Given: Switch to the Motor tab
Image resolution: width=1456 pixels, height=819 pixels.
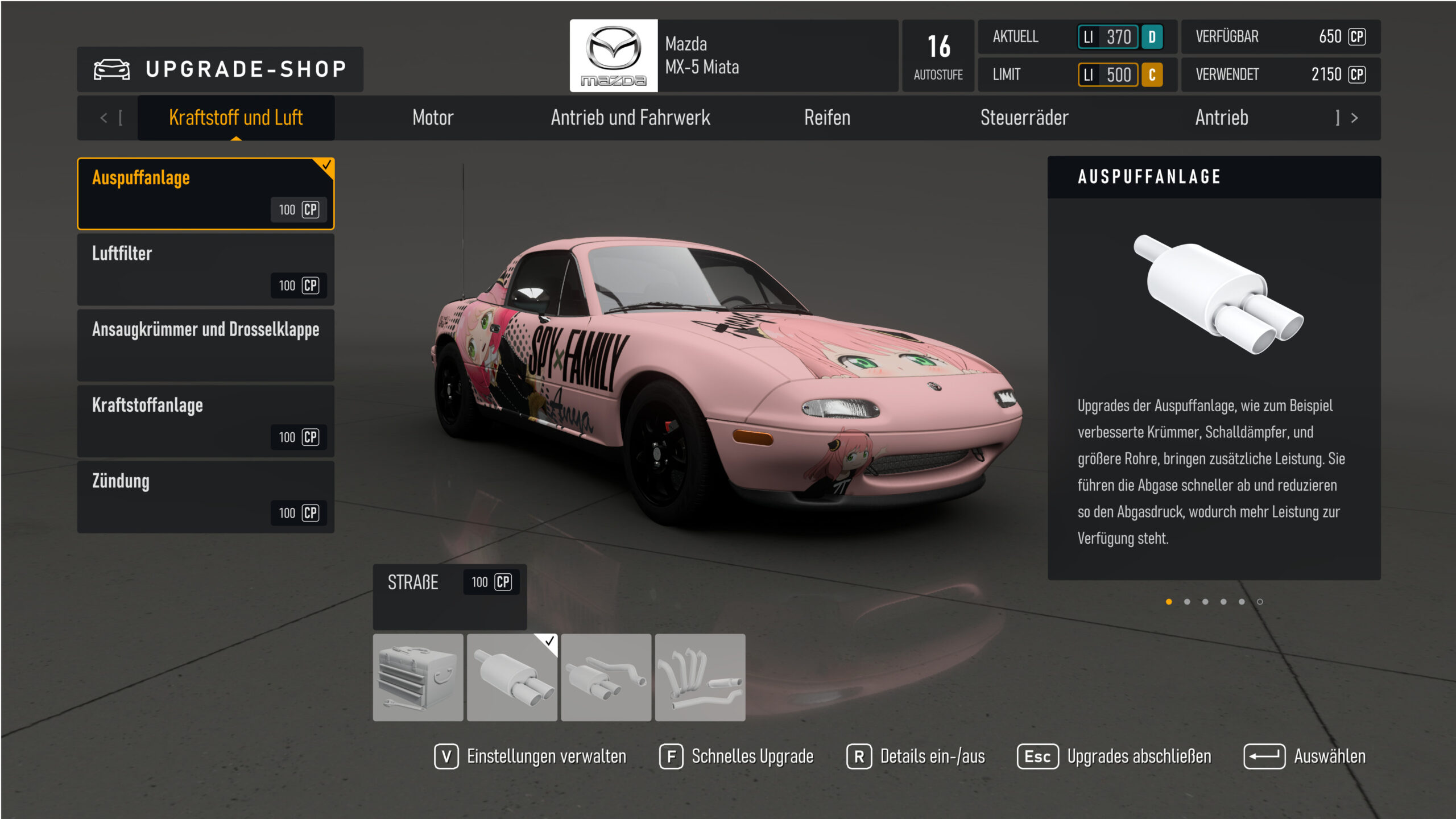Looking at the screenshot, I should coord(433,118).
